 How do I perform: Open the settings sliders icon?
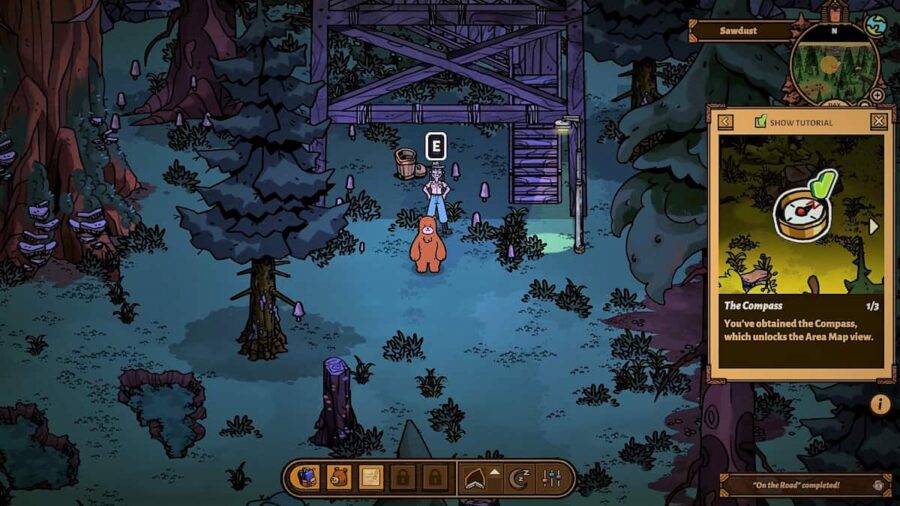(x=553, y=478)
